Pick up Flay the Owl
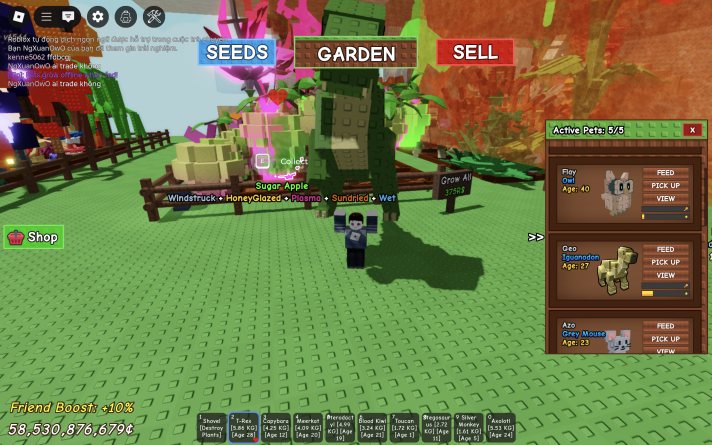 click(665, 186)
